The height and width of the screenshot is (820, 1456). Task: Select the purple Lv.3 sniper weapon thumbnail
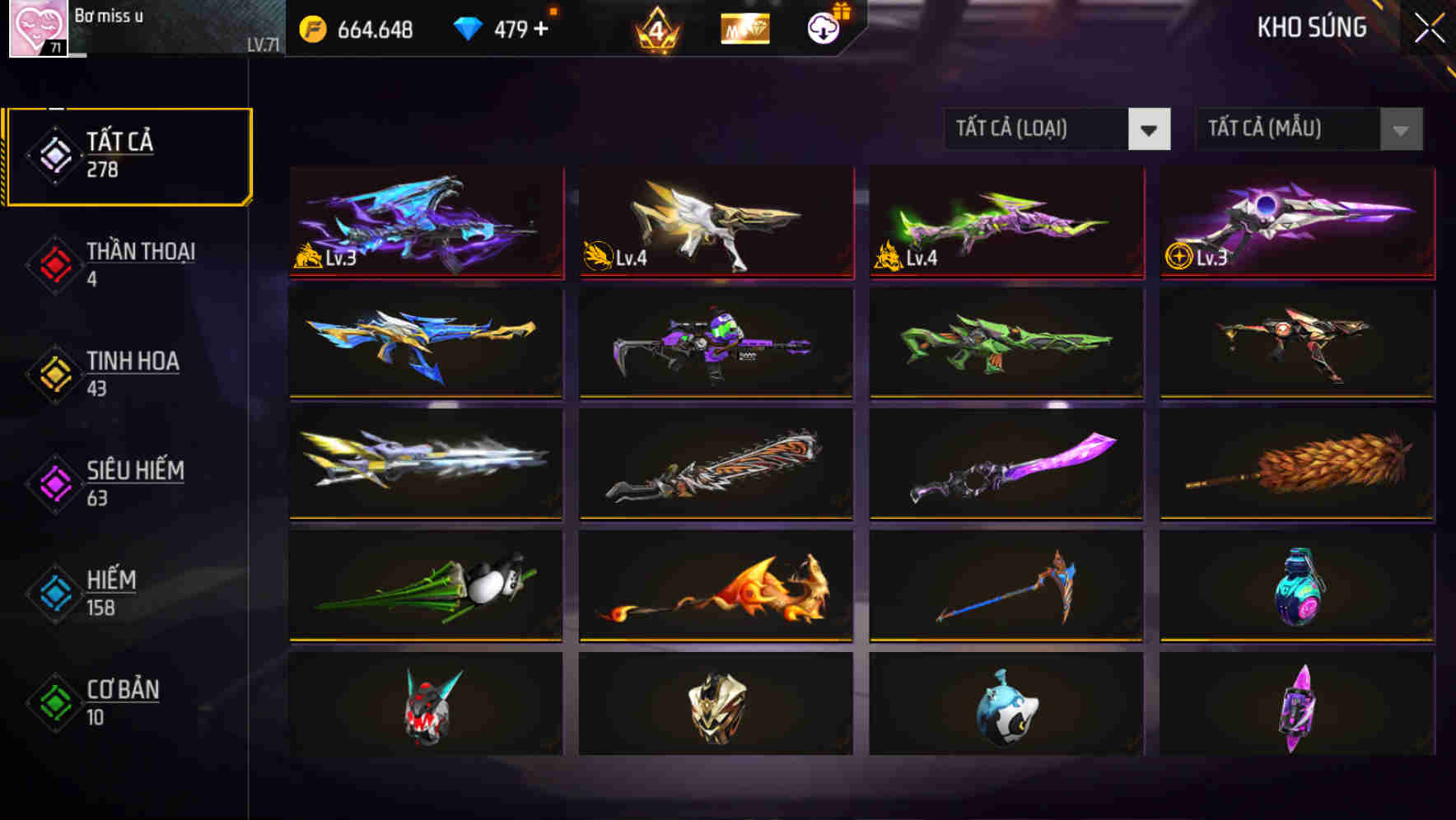click(x=1295, y=221)
